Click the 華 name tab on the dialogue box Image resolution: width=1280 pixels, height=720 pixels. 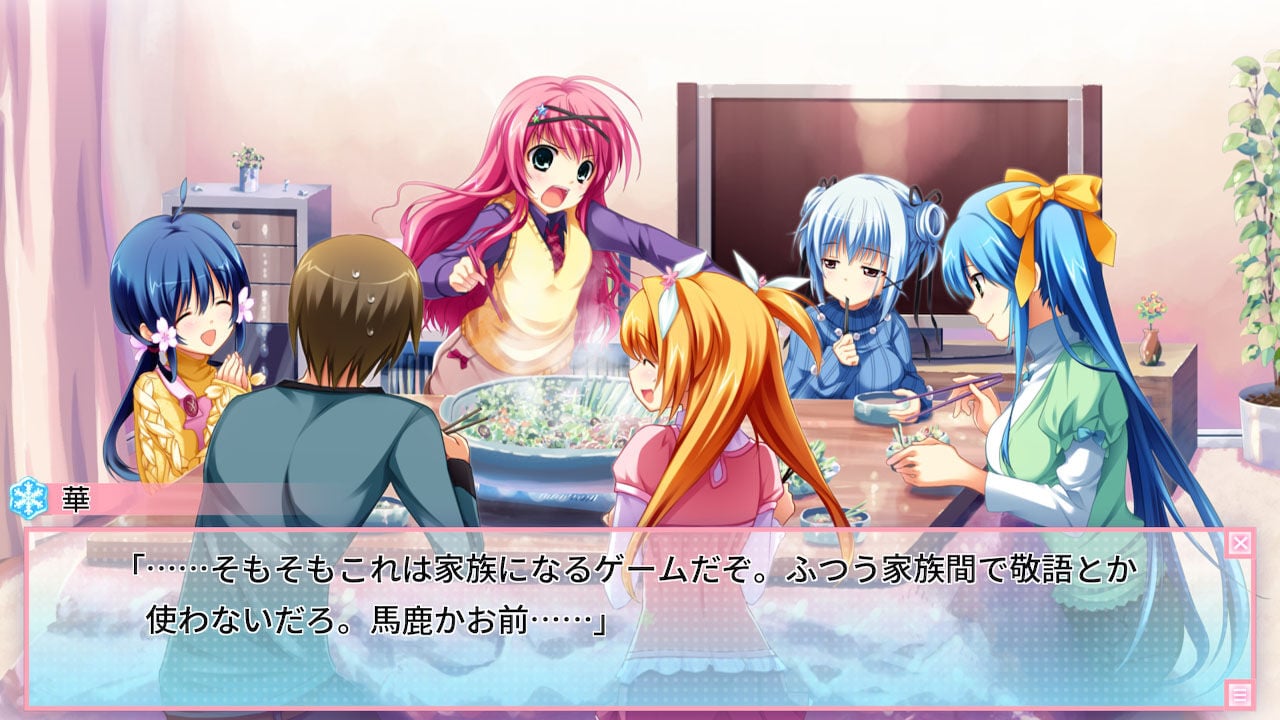tap(76, 498)
